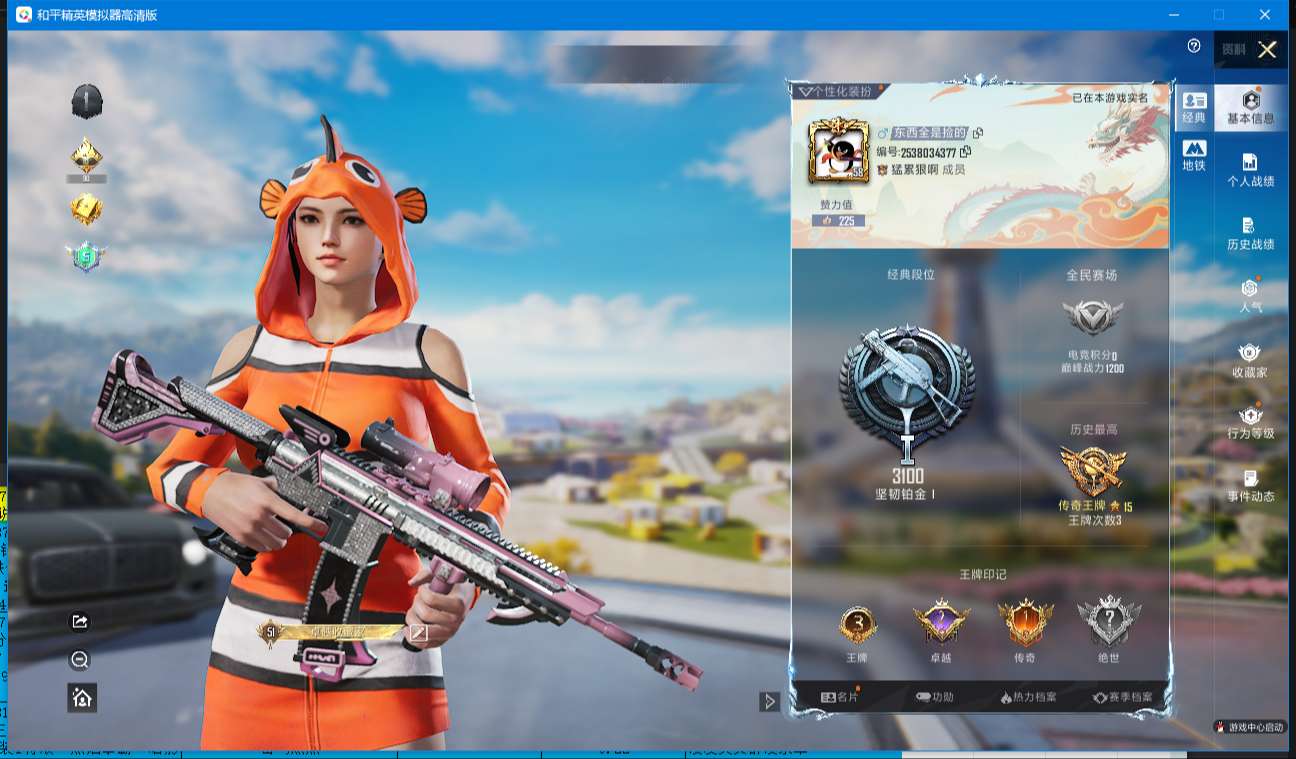Image resolution: width=1296 pixels, height=759 pixels.
Task: Open the 功勋 merit section
Action: click(x=934, y=697)
